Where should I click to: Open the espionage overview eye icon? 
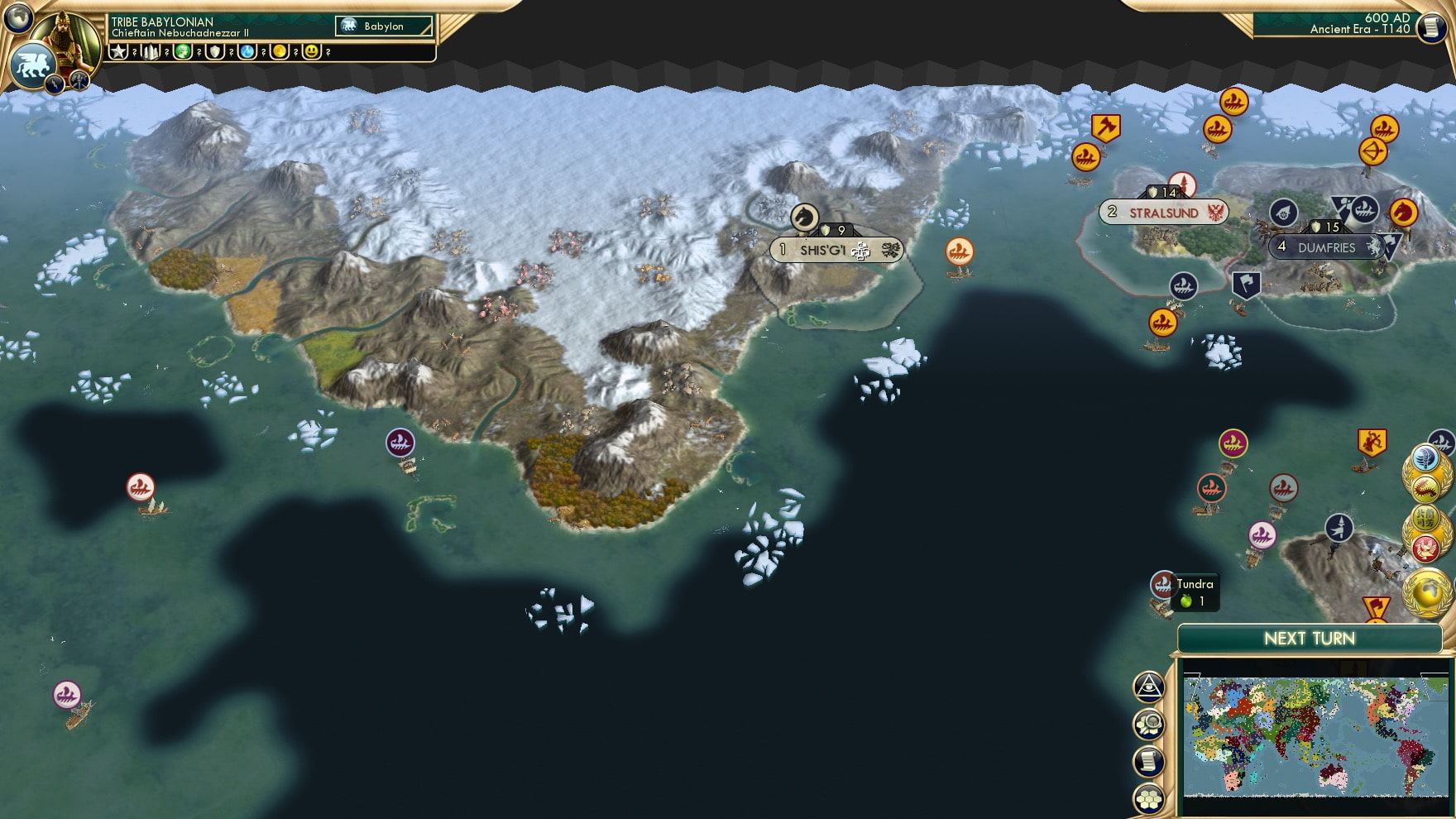(1147, 685)
